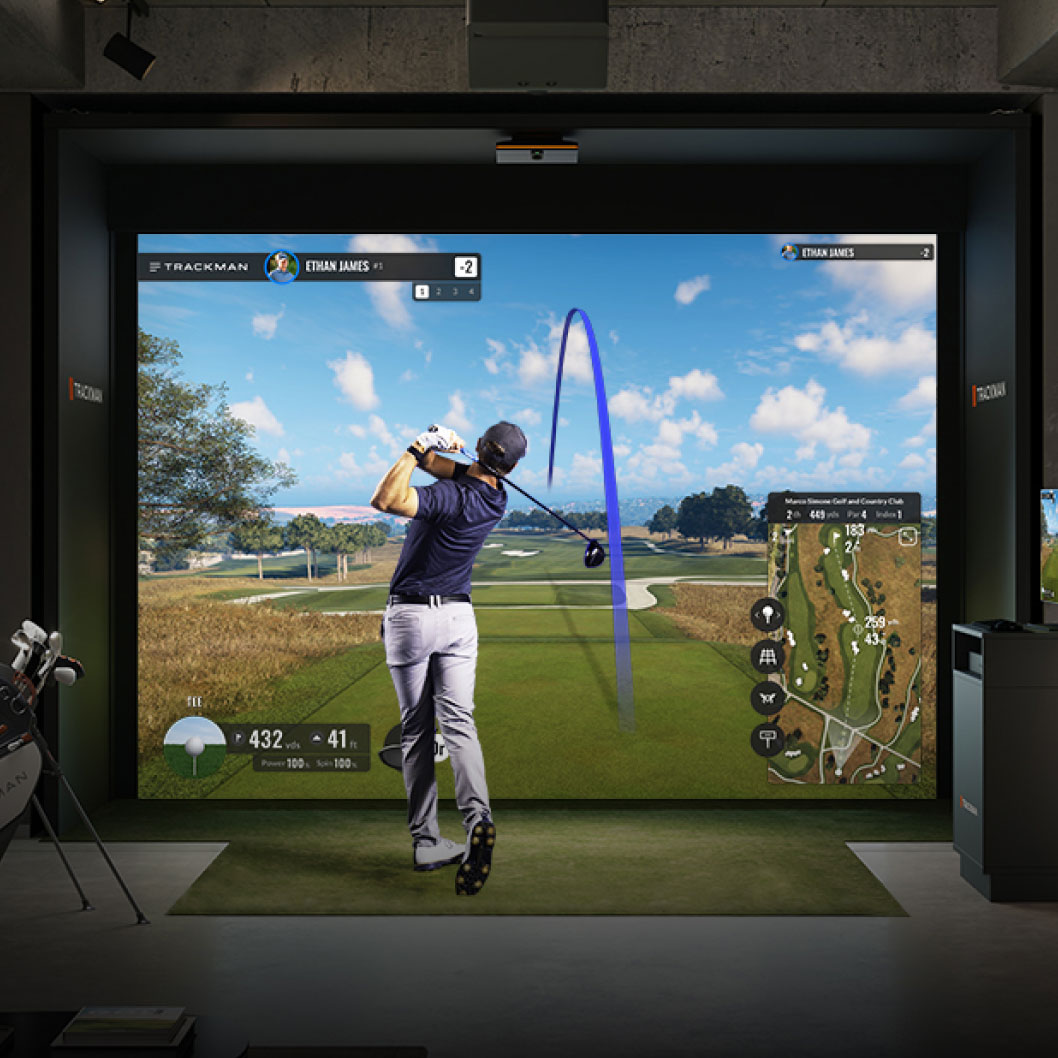Click the tee marker sign button
Screen dimensions: 1058x1058
pyautogui.click(x=767, y=740)
